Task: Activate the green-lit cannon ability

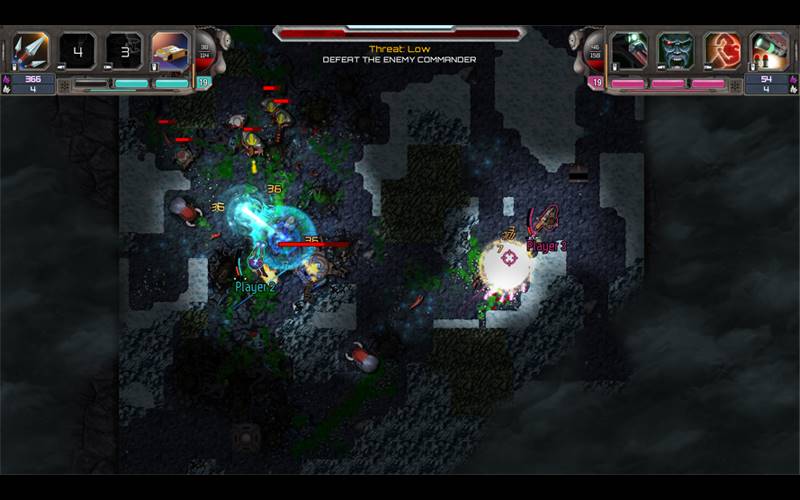Action: [x=629, y=50]
